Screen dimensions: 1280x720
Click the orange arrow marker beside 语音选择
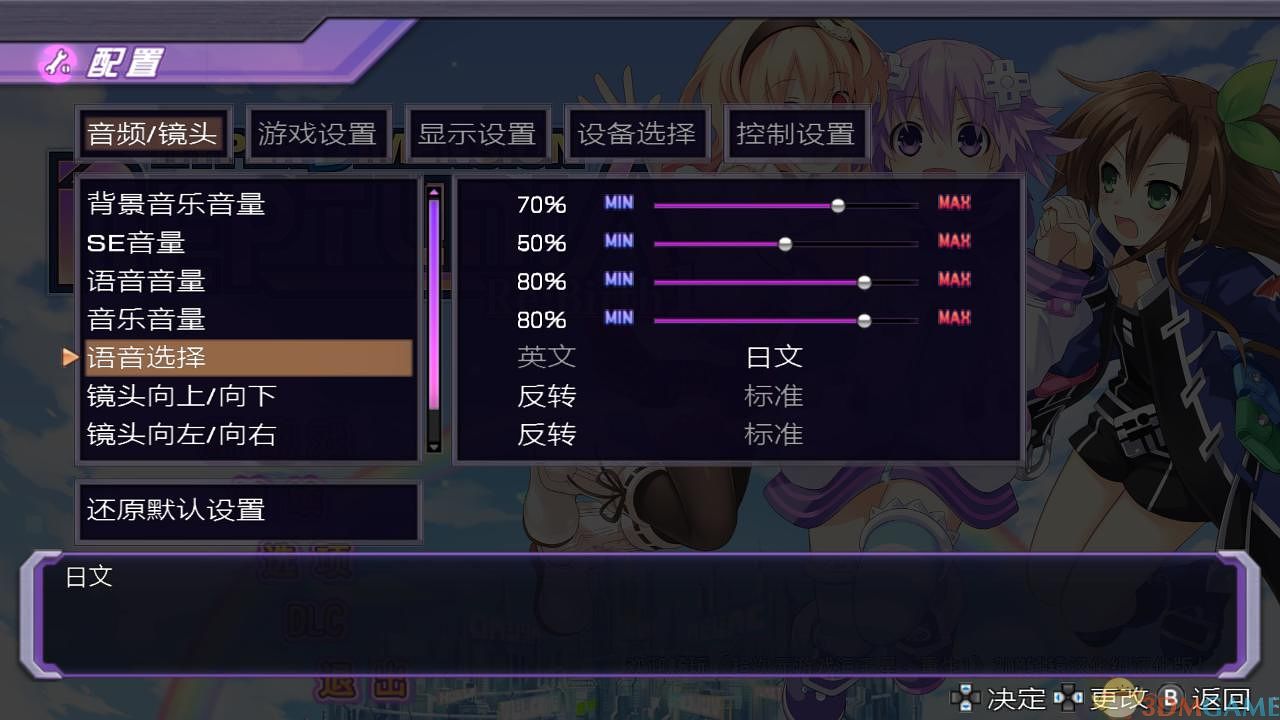71,357
